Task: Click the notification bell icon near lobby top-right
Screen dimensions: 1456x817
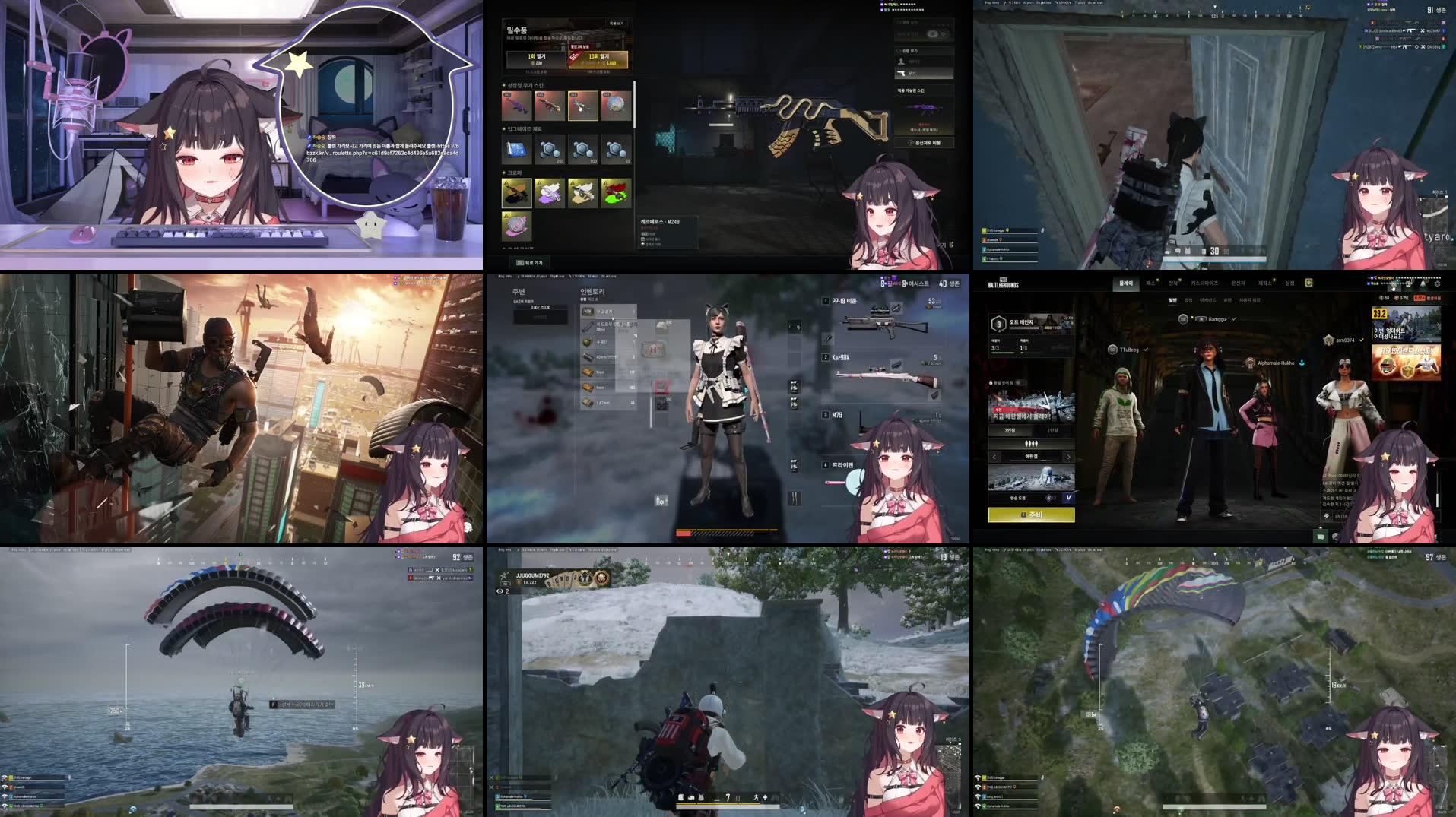Action: tap(1422, 284)
